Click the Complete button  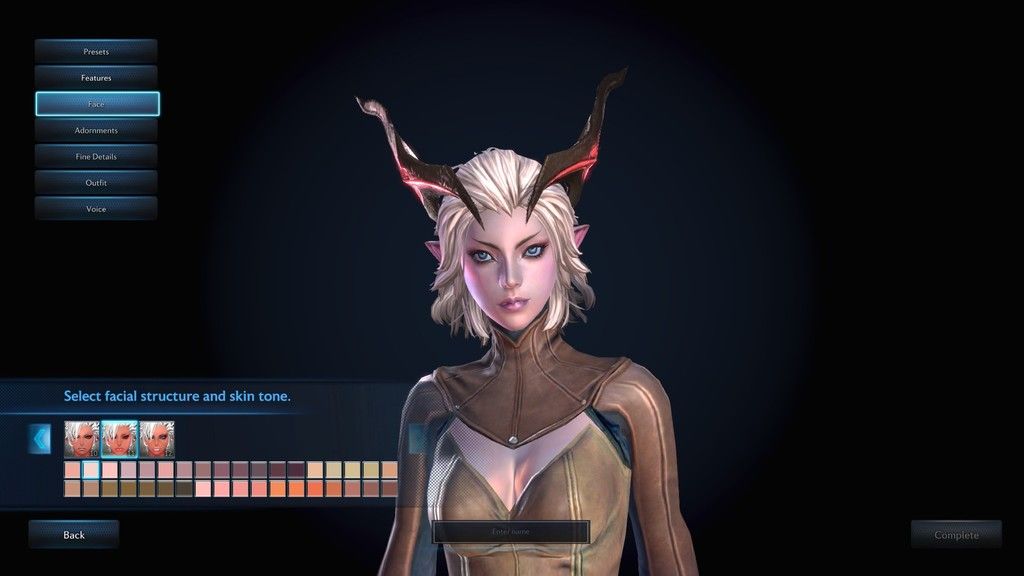pos(956,535)
